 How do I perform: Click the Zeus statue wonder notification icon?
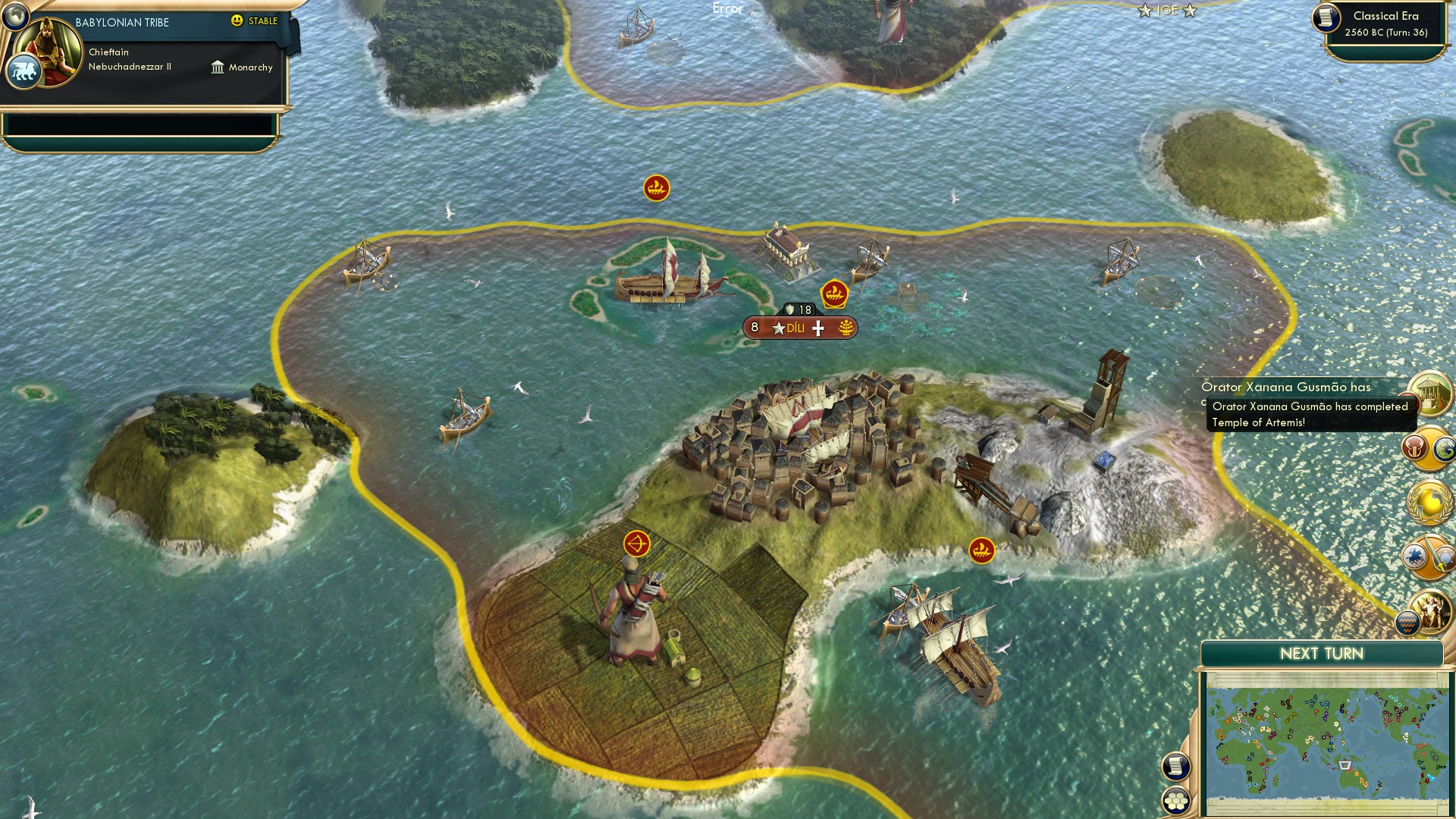coord(1432,611)
